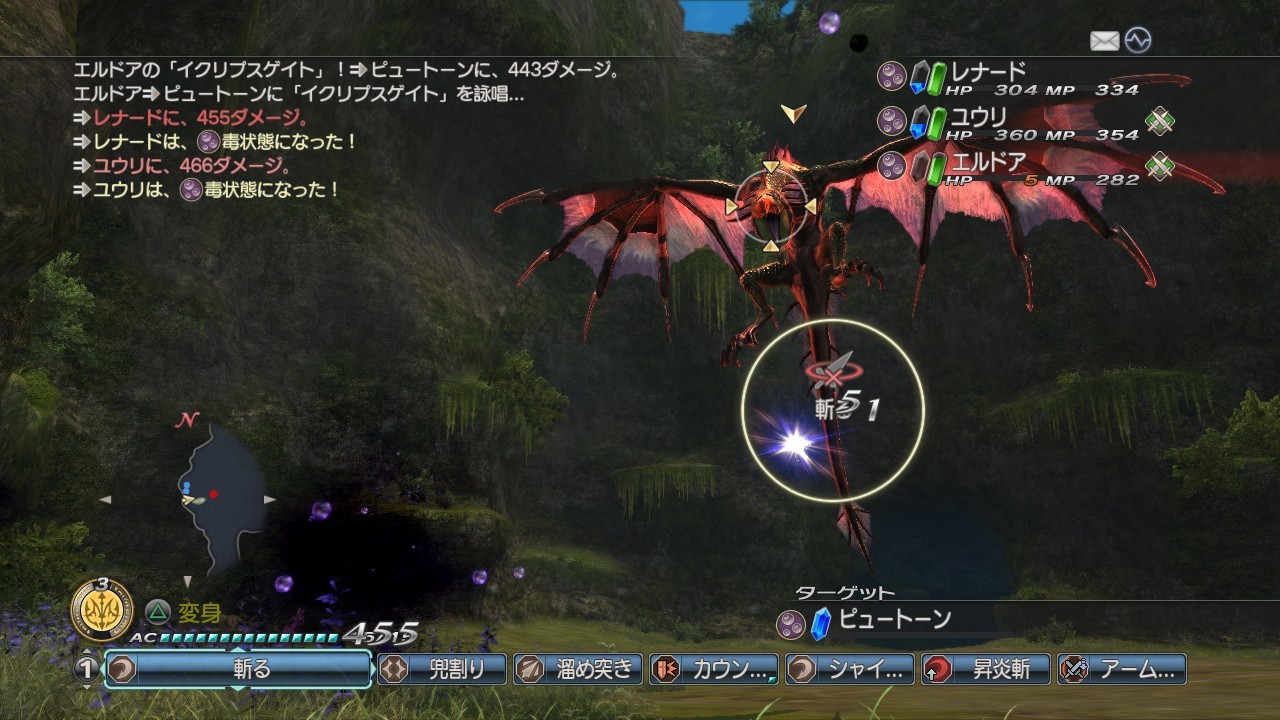Choose the アーム... command slot
1280x720 pixels.
1122,669
